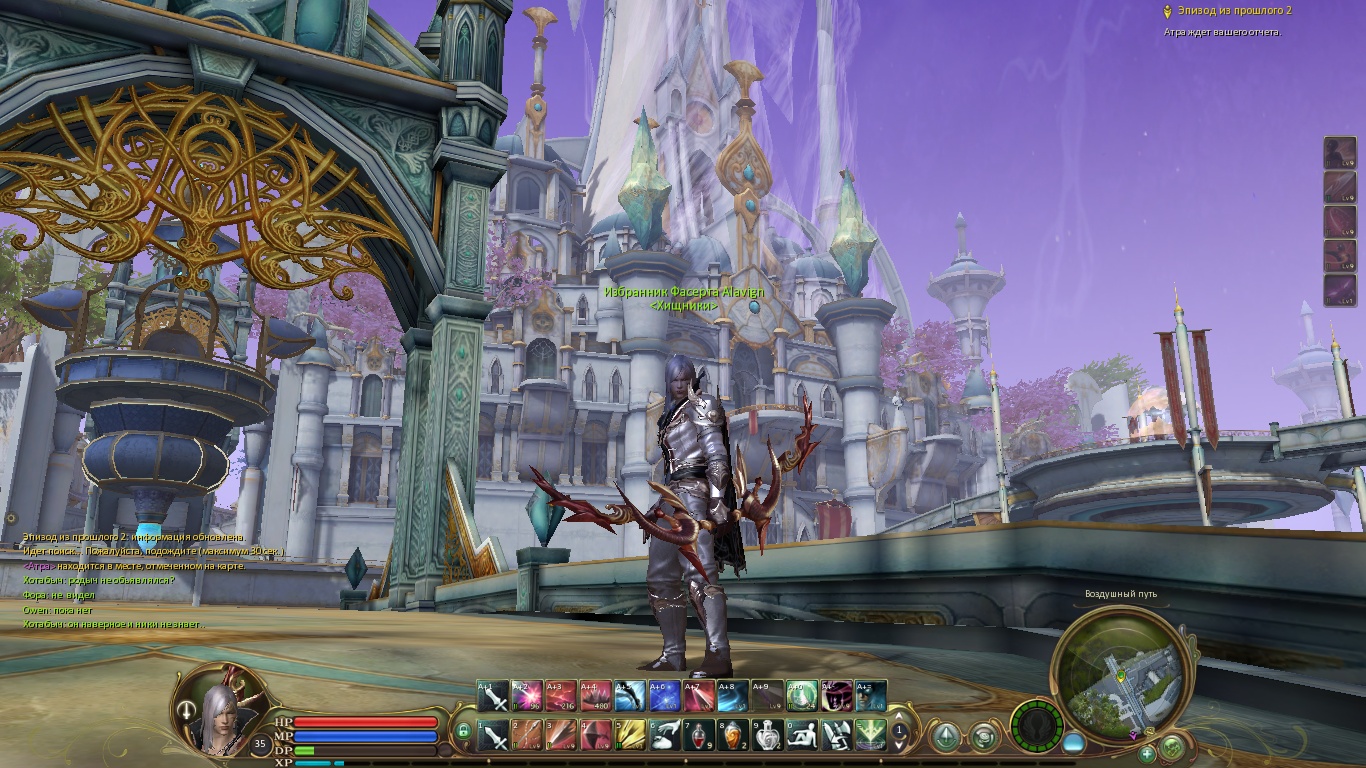This screenshot has height=768, width=1366.
Task: Activate the pink burst skill labeled A+2
Action: click(x=527, y=696)
